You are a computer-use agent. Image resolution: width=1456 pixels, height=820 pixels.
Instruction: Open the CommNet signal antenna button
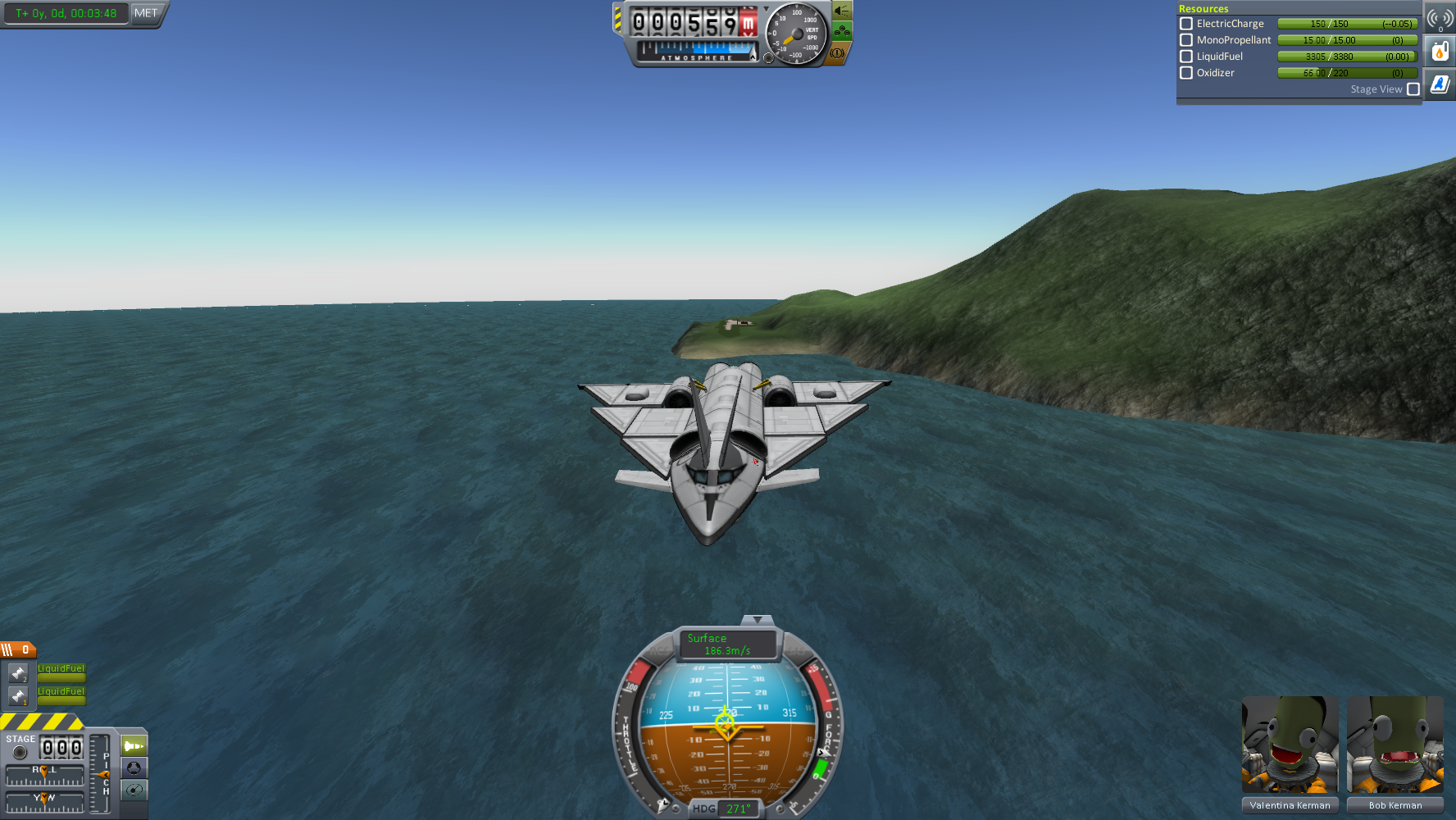tap(1440, 18)
